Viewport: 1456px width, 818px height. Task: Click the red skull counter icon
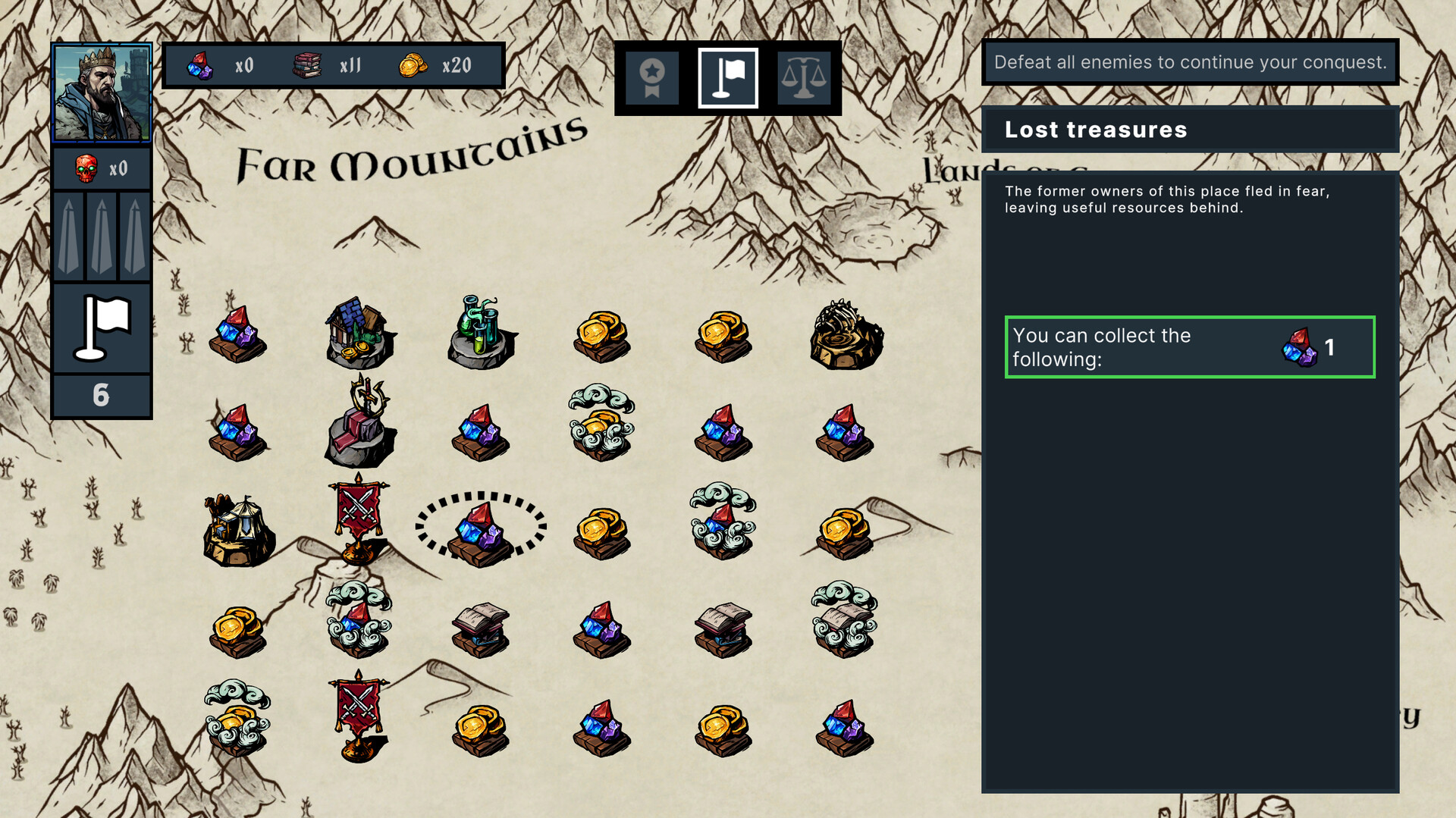click(x=89, y=168)
